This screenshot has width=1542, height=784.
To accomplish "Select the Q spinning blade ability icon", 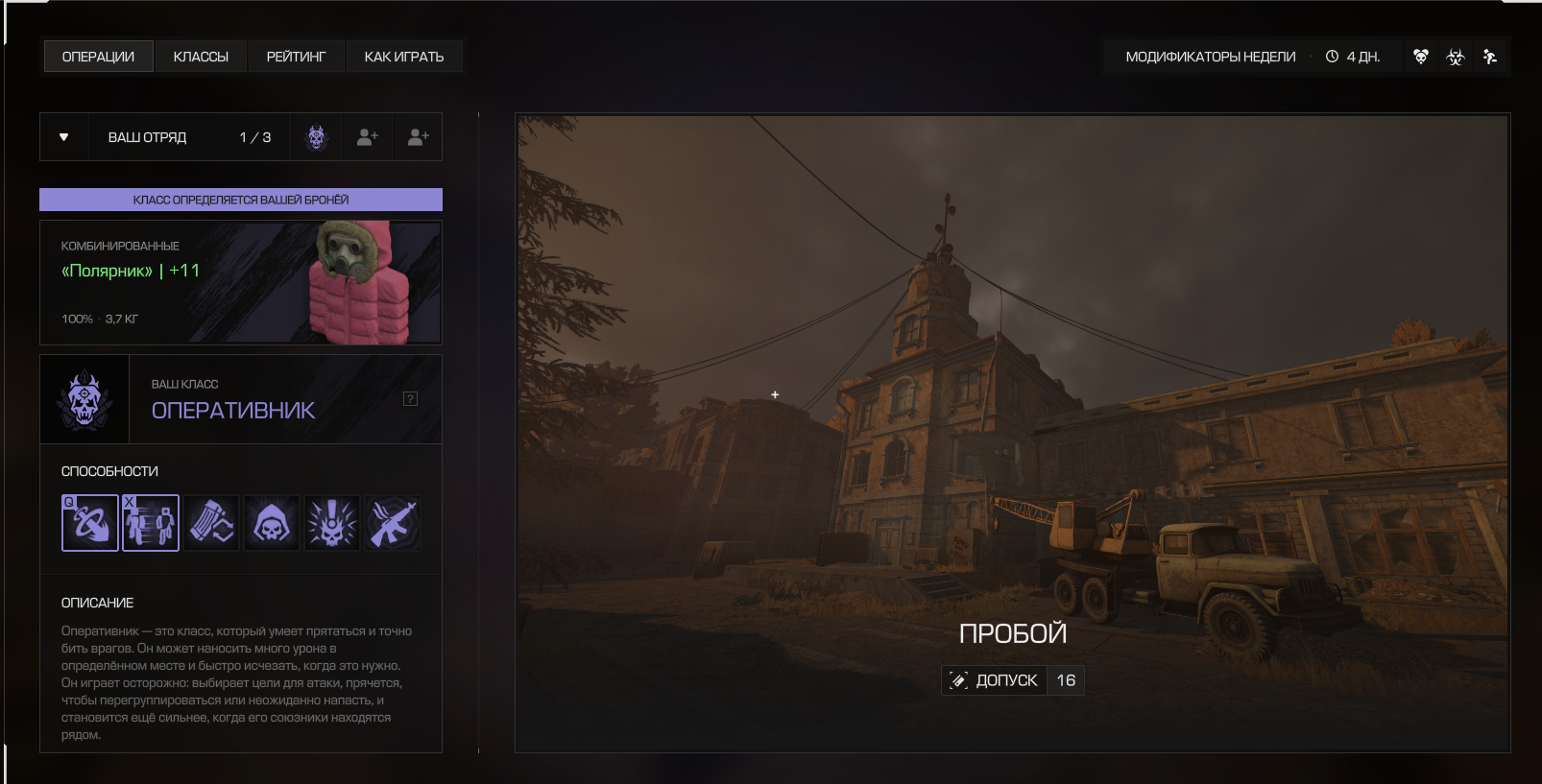I will tap(90, 523).
